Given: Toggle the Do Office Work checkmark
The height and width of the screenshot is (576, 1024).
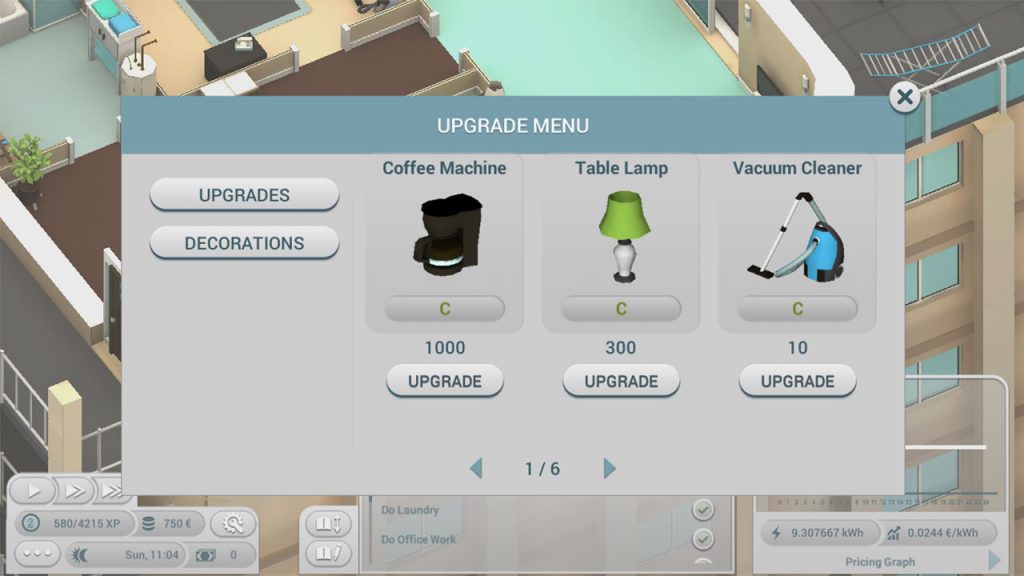Looking at the screenshot, I should pos(704,540).
